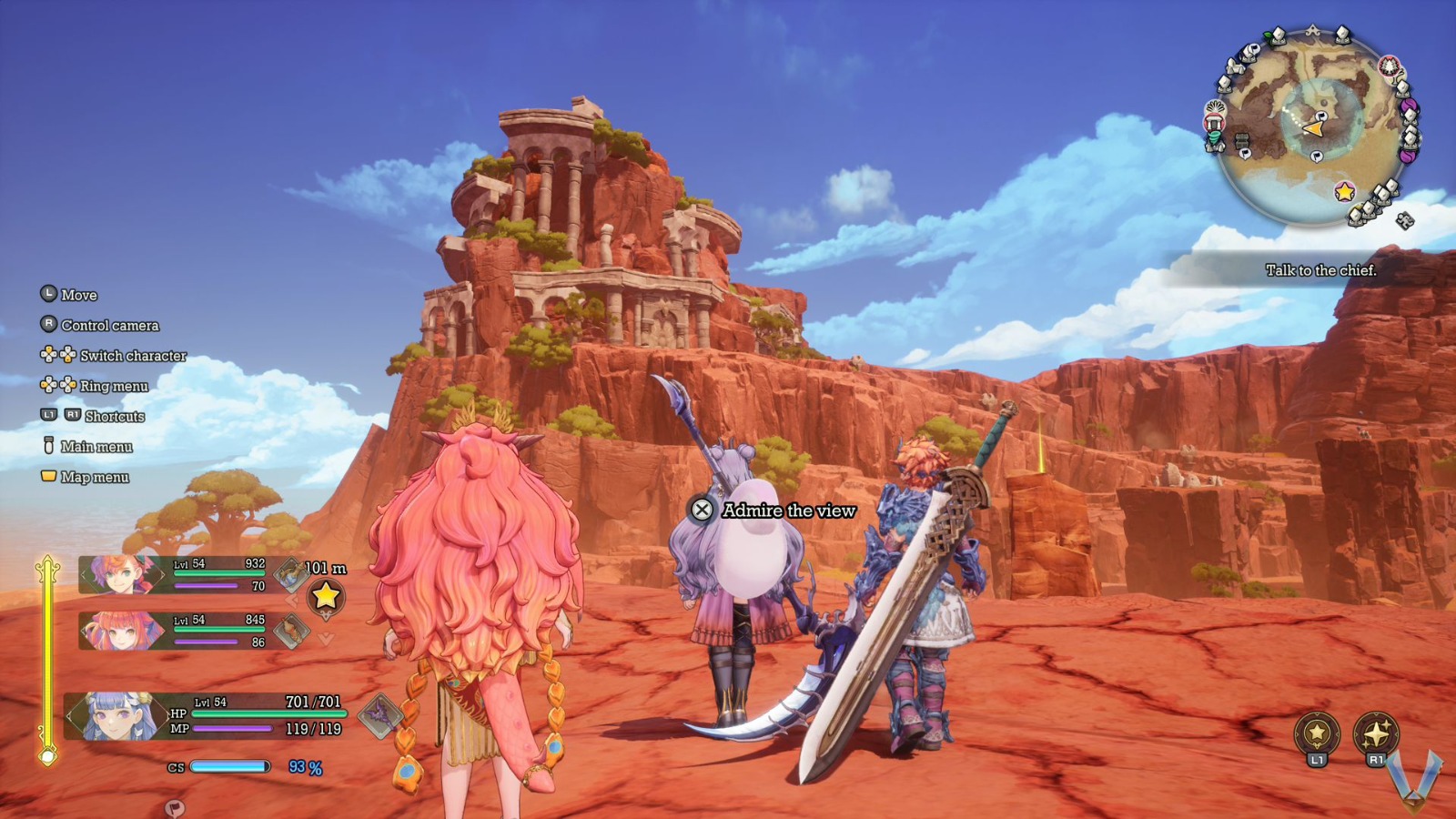
Task: Select the purple swirl icon on the minimap's right edge
Action: click(x=1410, y=106)
